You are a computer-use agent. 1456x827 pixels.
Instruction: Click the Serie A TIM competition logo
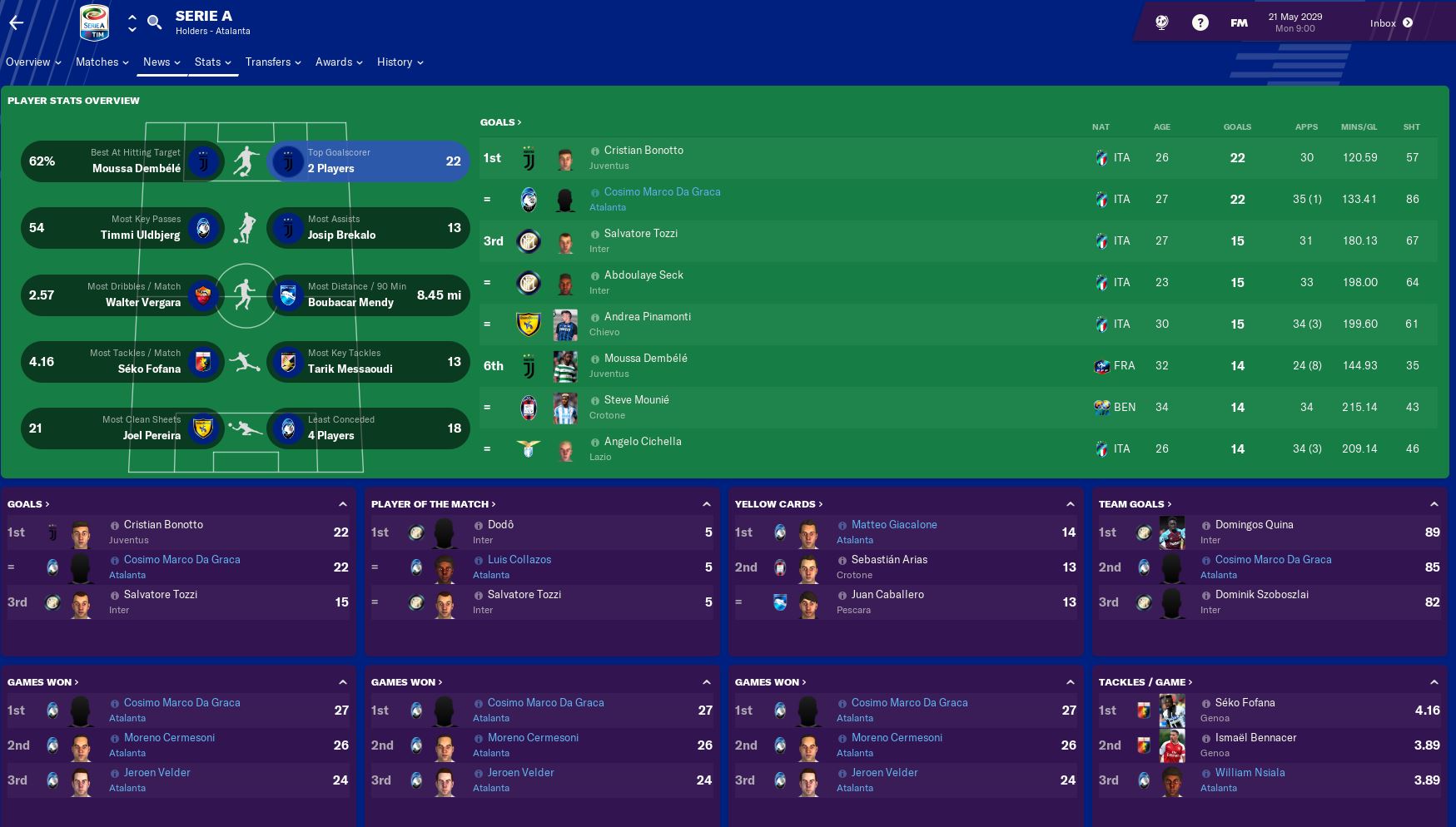[96, 22]
